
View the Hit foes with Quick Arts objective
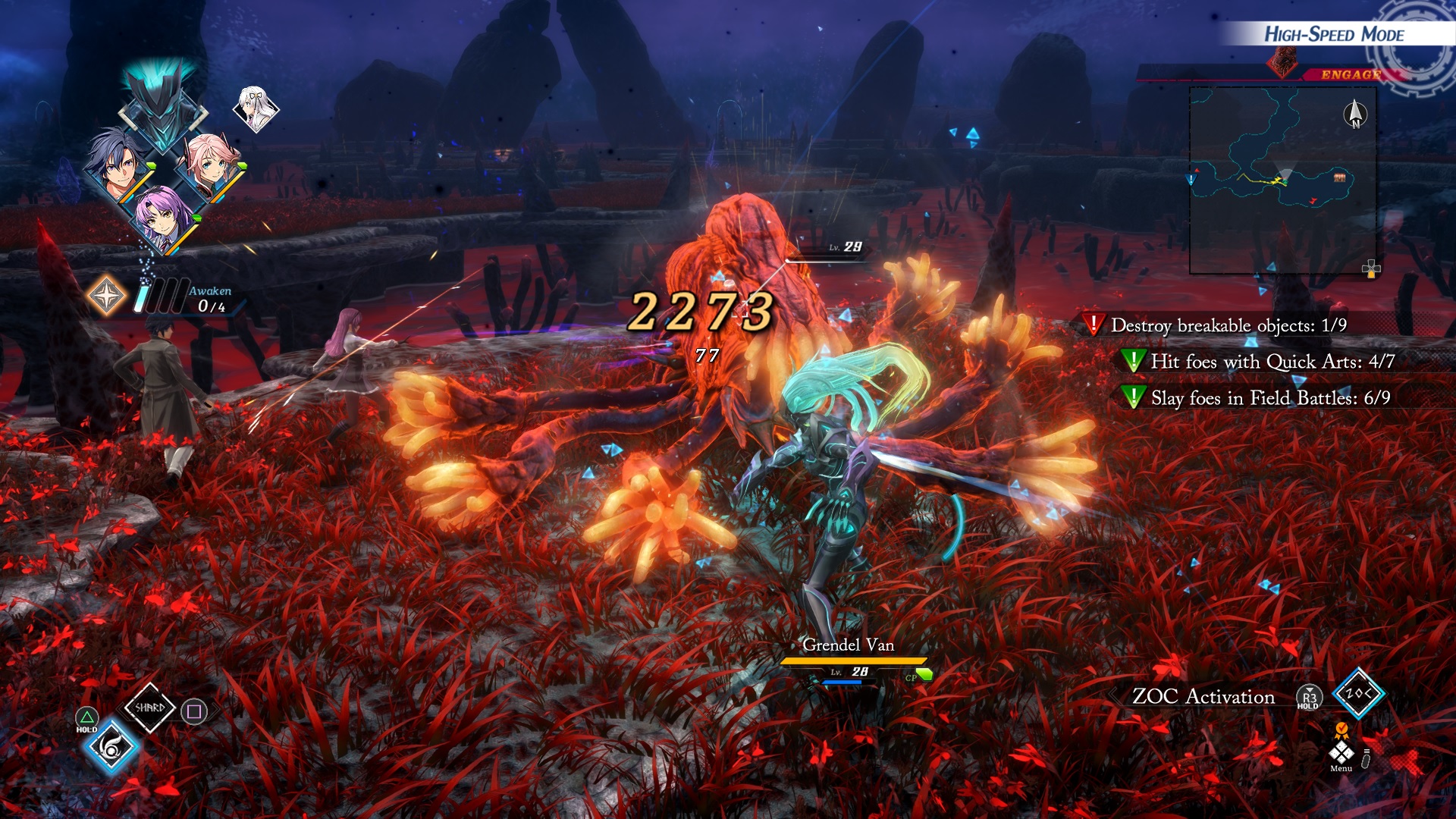1272,362
